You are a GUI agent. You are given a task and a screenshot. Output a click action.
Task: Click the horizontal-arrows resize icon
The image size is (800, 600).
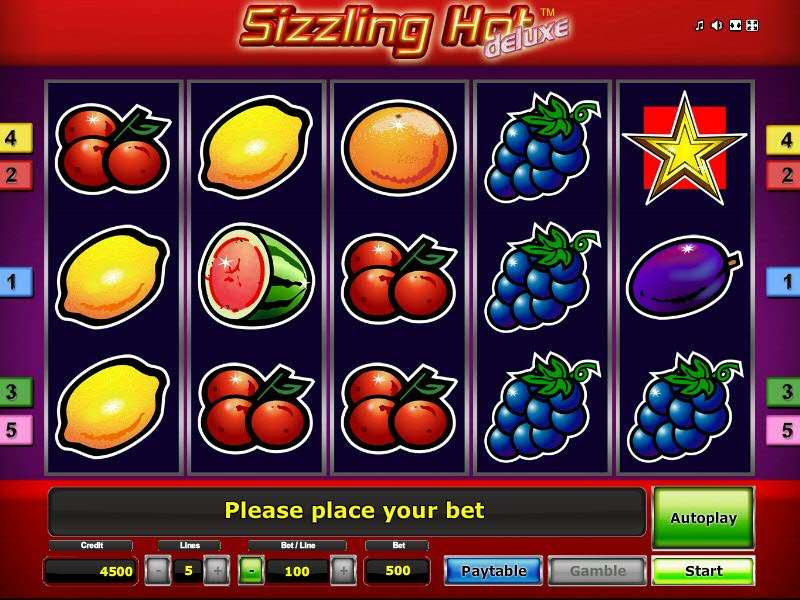click(x=735, y=25)
